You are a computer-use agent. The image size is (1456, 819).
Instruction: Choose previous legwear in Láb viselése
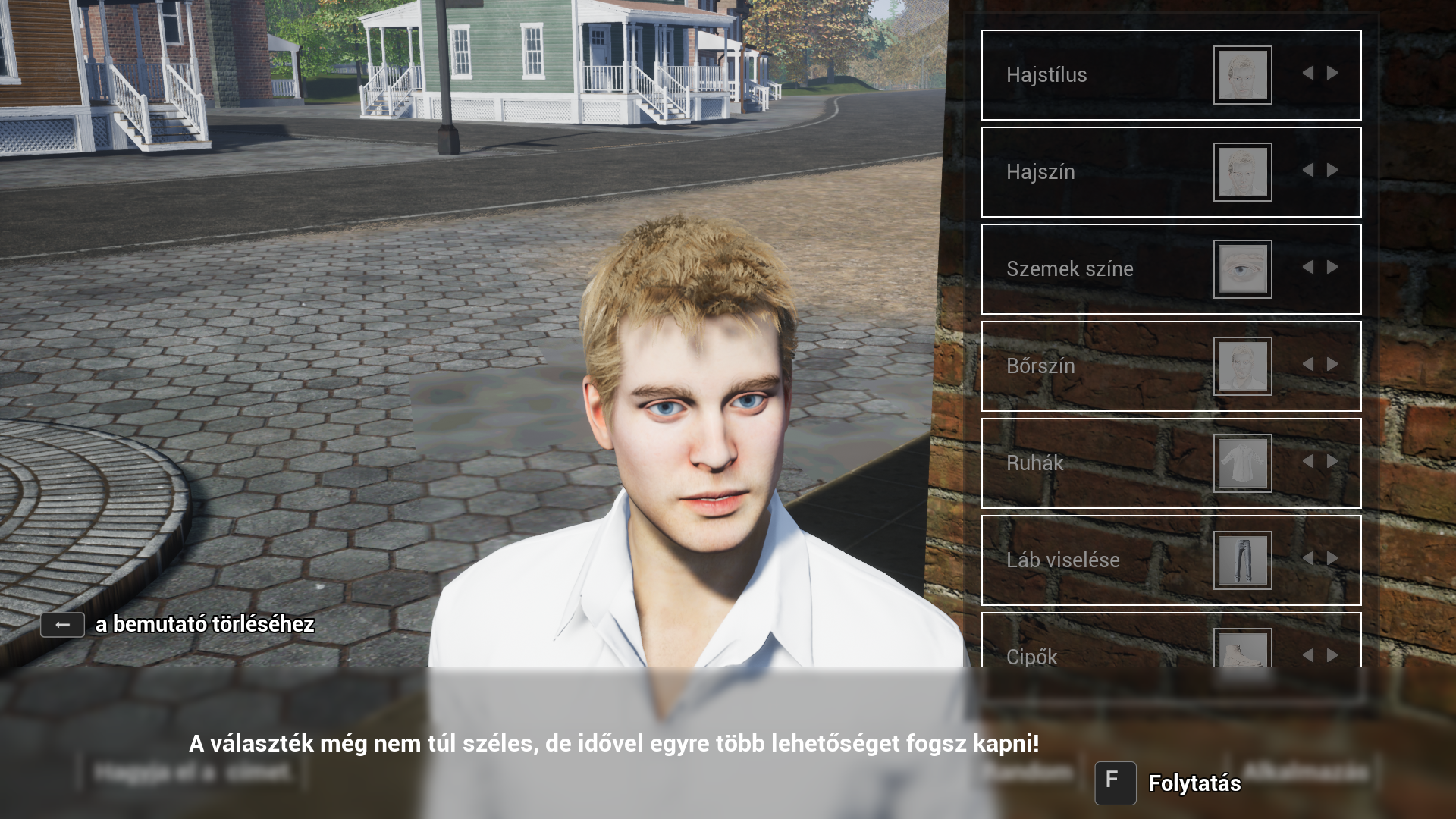(x=1308, y=559)
